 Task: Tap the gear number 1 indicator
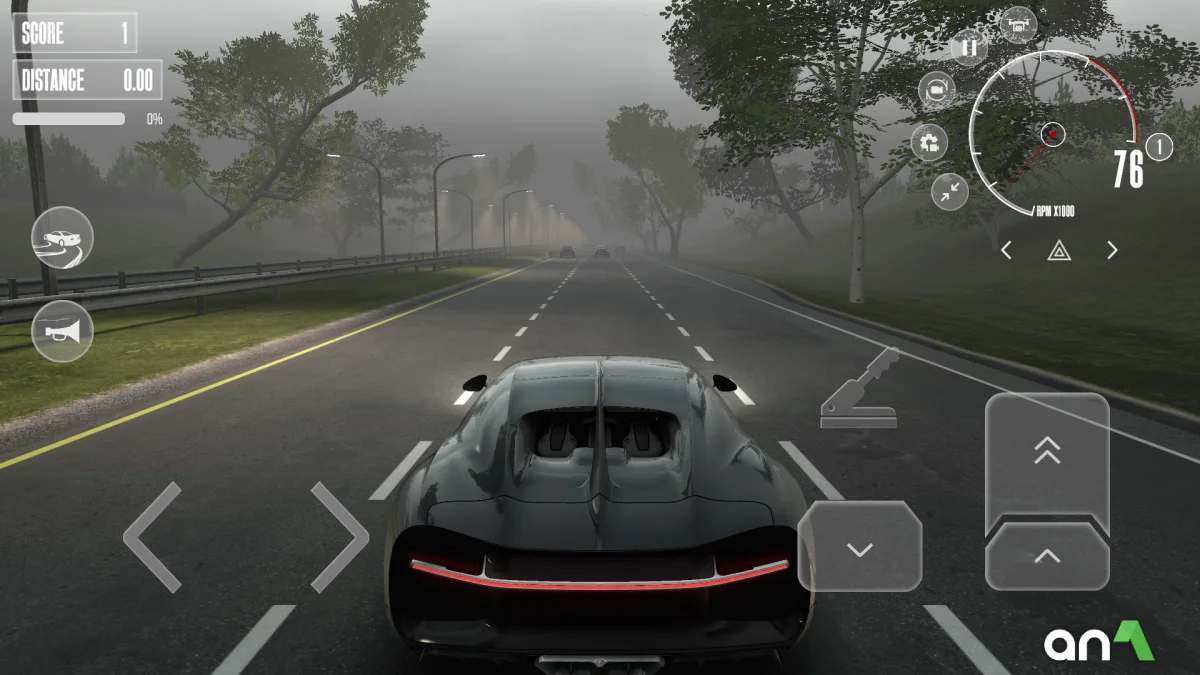(x=1159, y=147)
